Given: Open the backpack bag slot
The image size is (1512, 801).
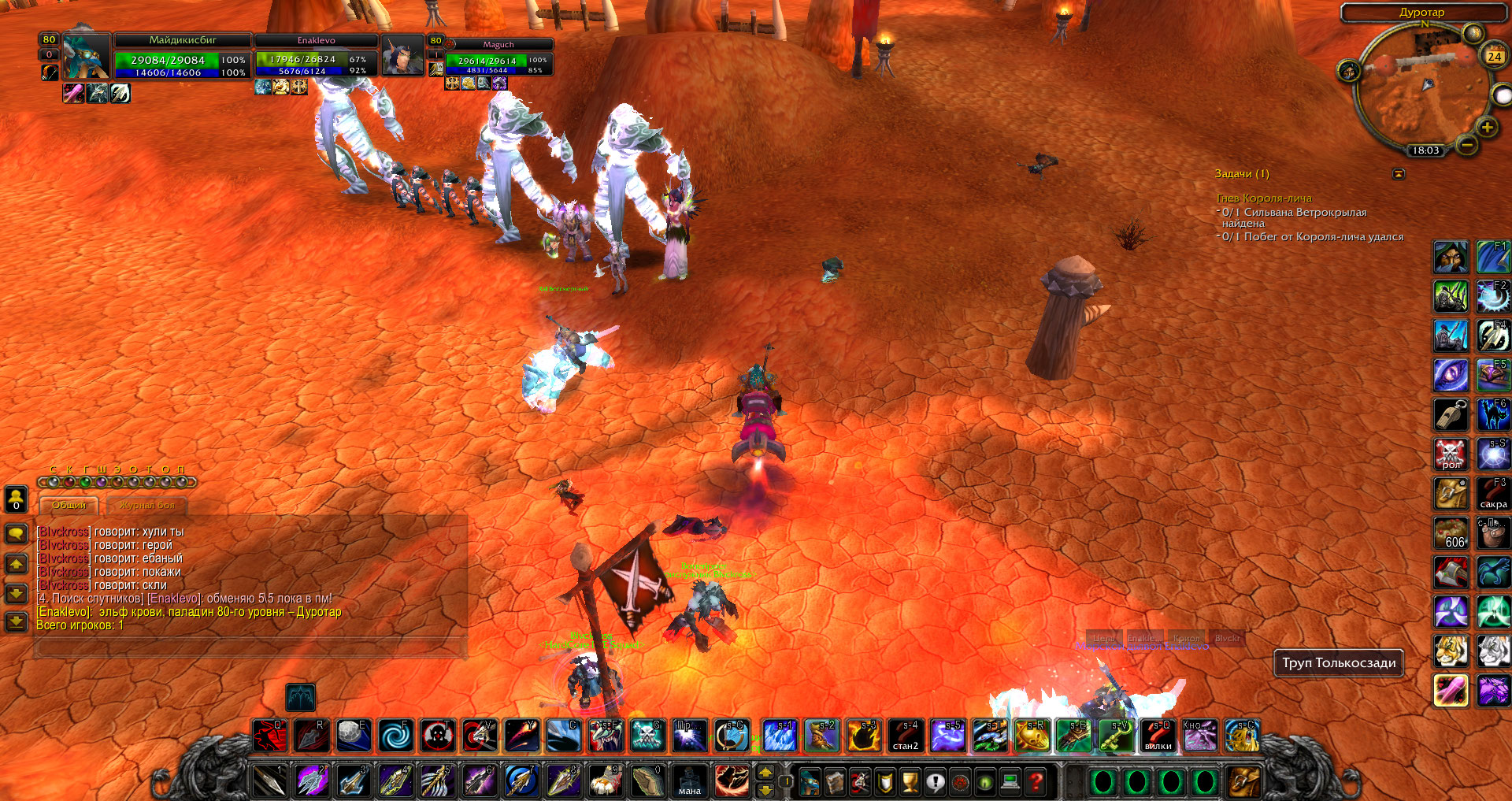Looking at the screenshot, I should (x=1243, y=781).
